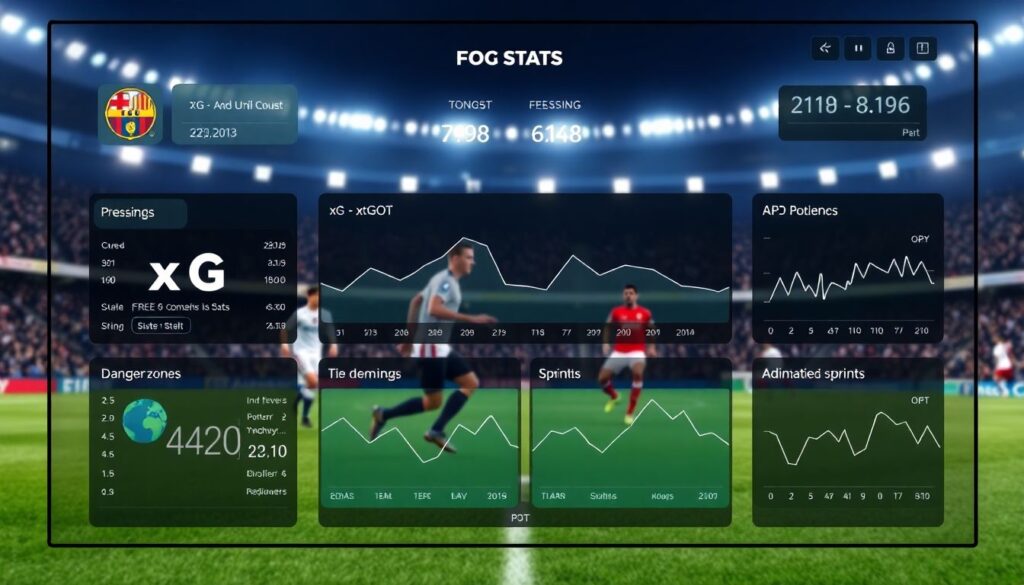This screenshot has width=1024, height=585.
Task: Open the xG - xtGOT chart panel
Action: [x=524, y=268]
